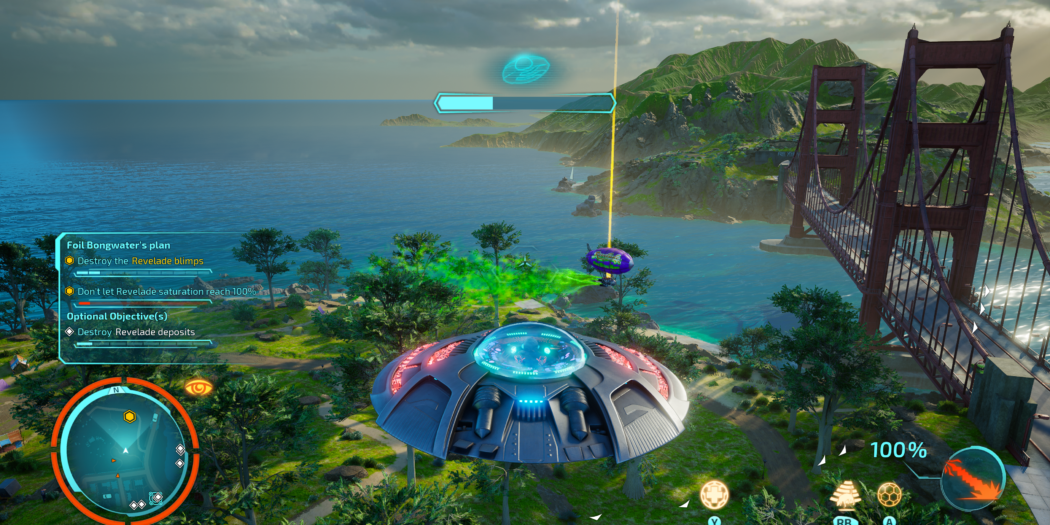Click the holographic saucer icon above the bar

[x=524, y=68]
